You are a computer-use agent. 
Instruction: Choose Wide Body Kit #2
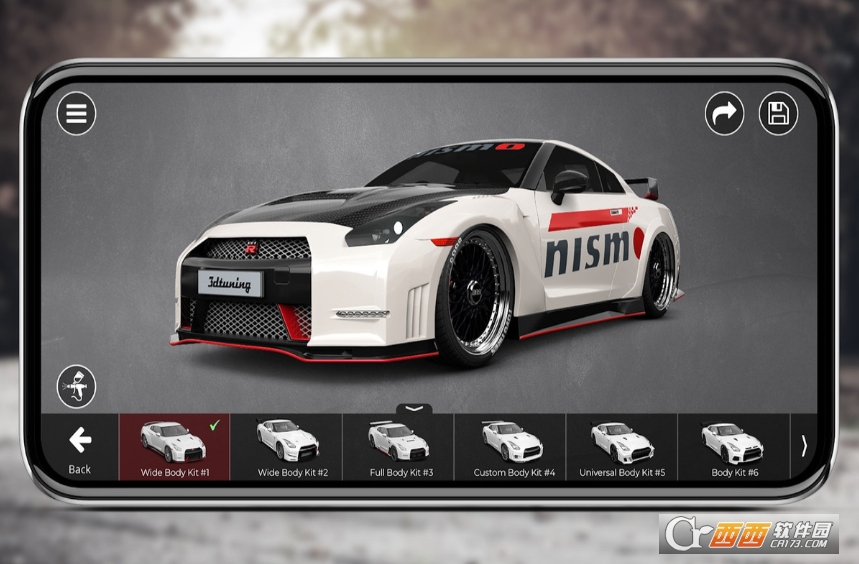(x=287, y=447)
